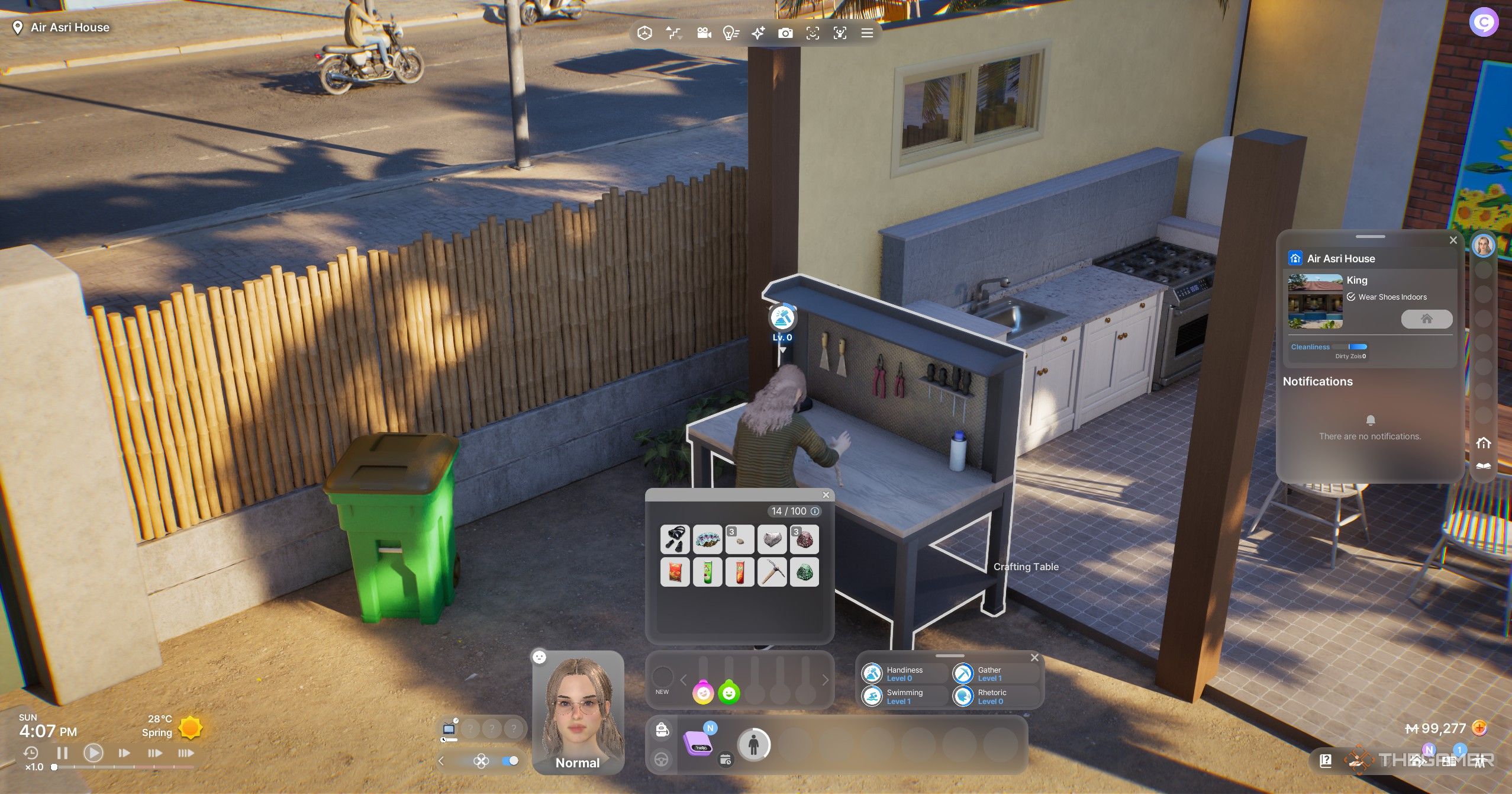Toggle the Wear Shoes Indoors checkbox

point(1351,297)
